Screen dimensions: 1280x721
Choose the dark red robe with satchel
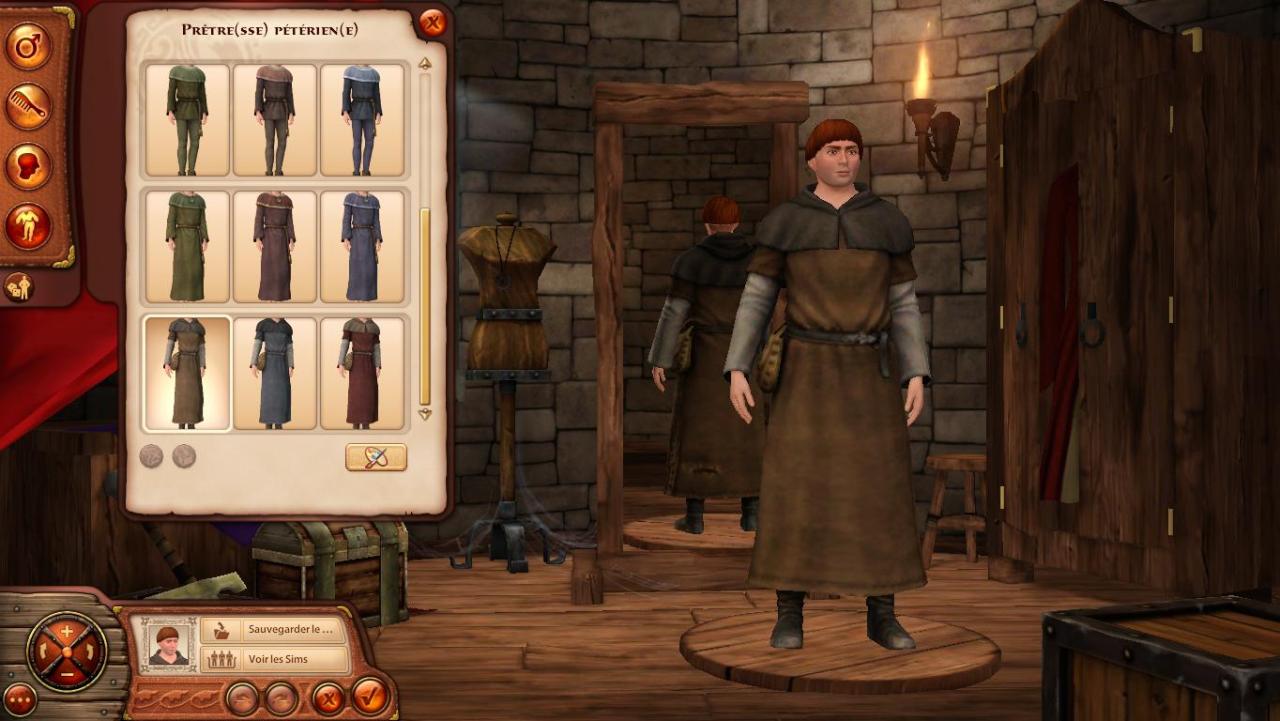point(362,373)
